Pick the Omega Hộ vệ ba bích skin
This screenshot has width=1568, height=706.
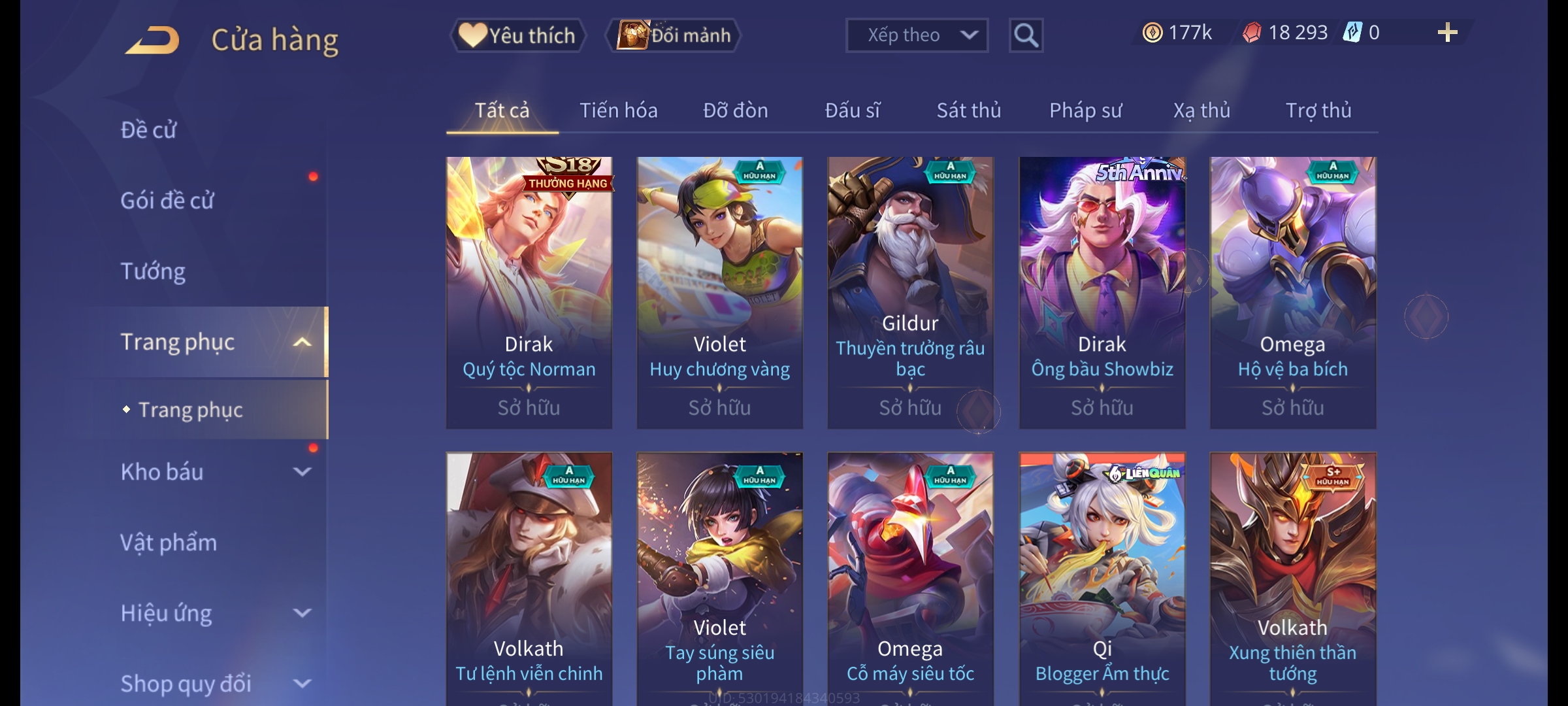pos(1292,292)
